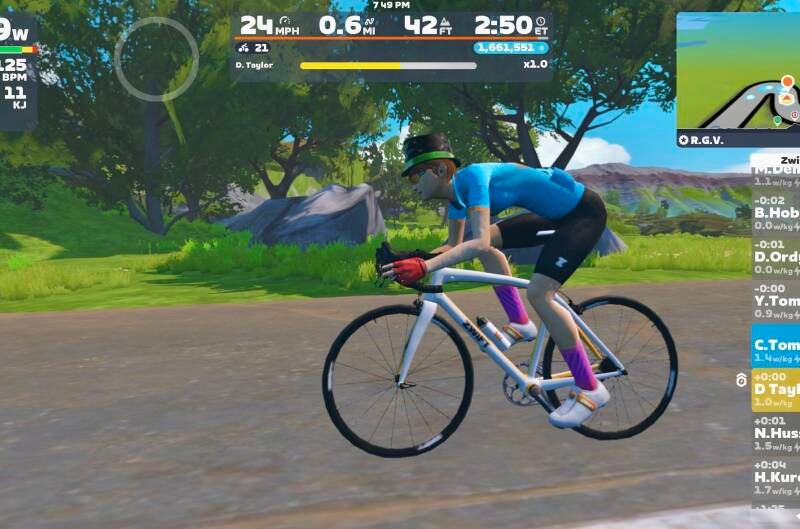Select rider D.Ord in the rider list

click(777, 257)
